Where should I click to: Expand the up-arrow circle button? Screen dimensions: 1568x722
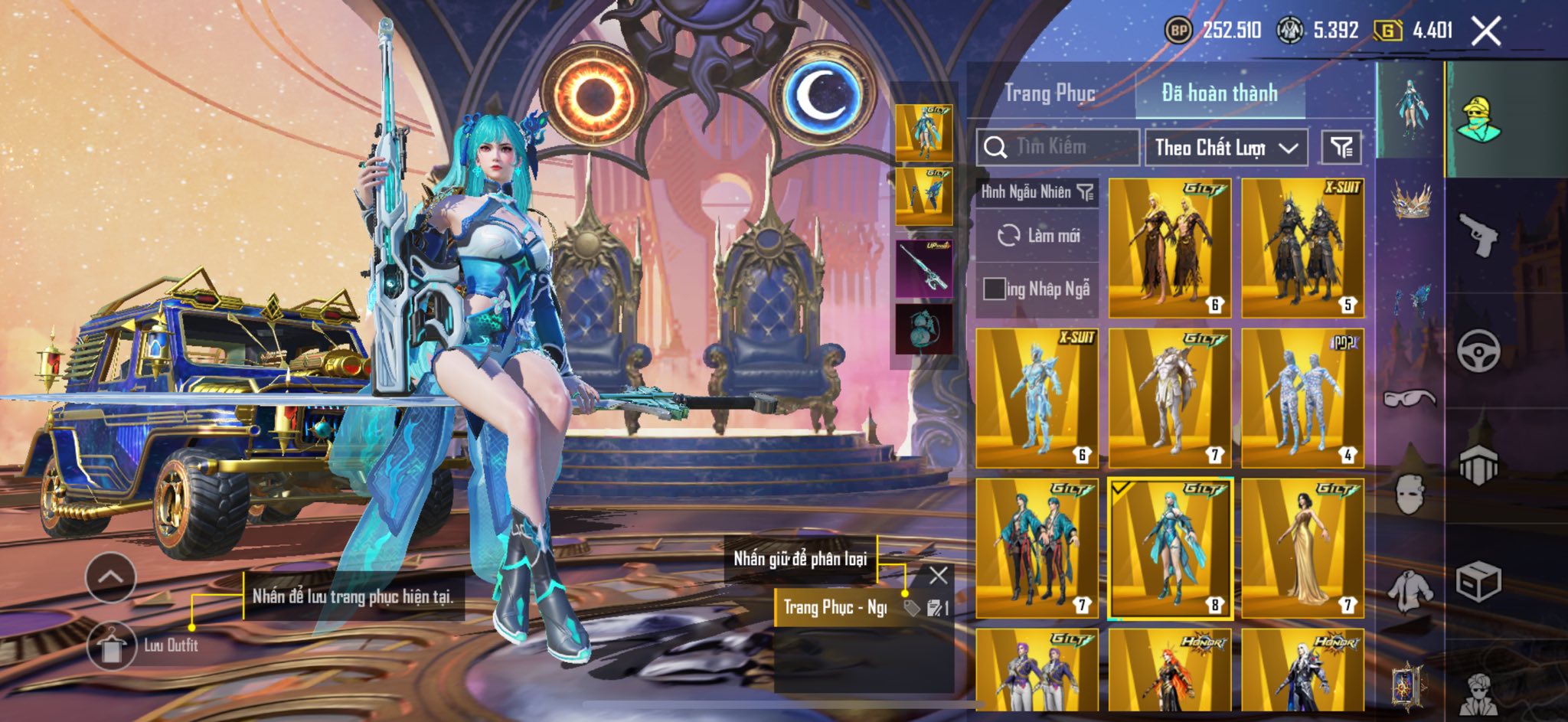(x=111, y=577)
